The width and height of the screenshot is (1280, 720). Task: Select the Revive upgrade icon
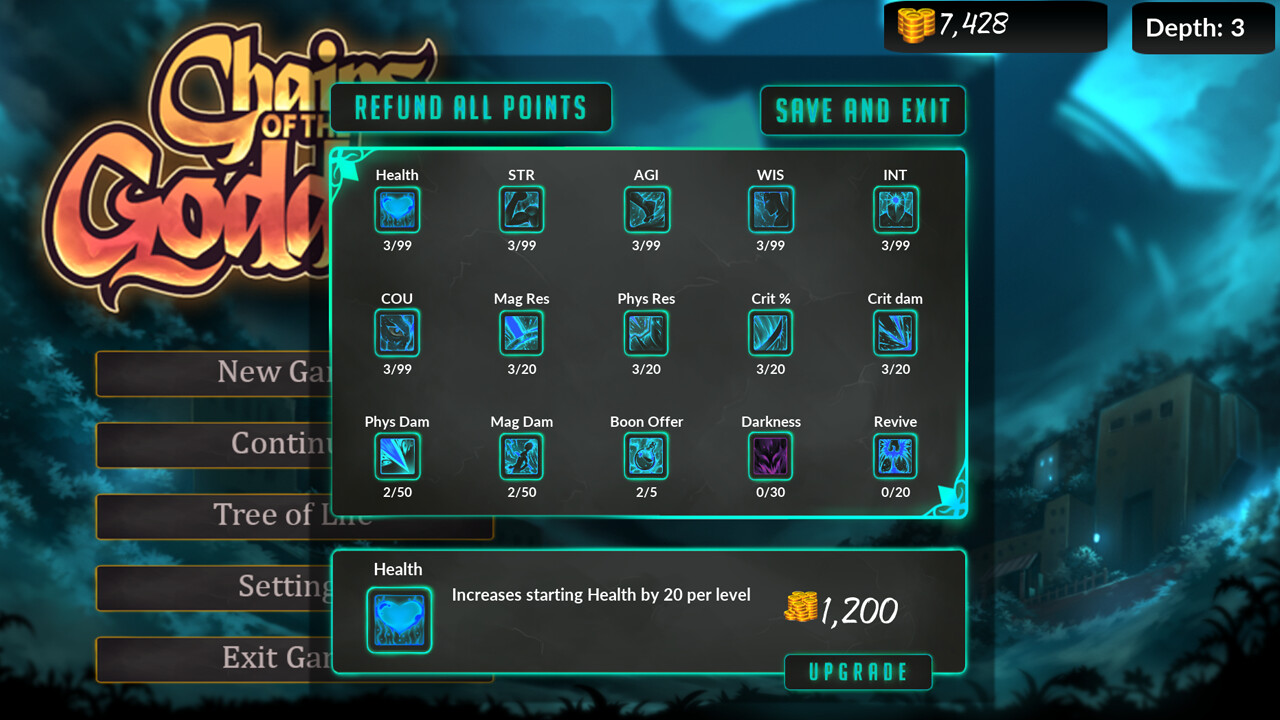tap(895, 457)
